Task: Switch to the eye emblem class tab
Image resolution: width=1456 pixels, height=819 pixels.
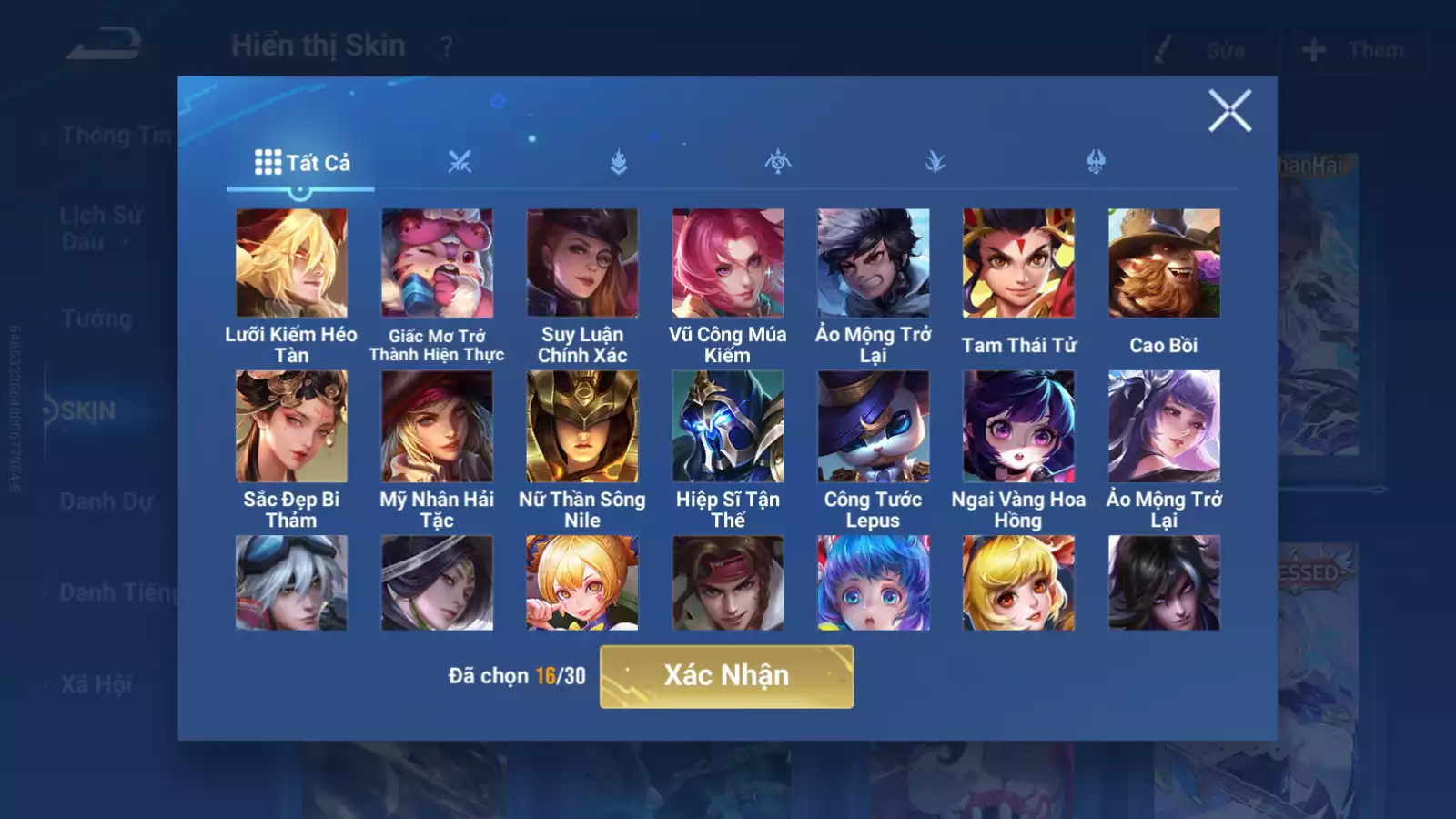Action: (x=777, y=163)
